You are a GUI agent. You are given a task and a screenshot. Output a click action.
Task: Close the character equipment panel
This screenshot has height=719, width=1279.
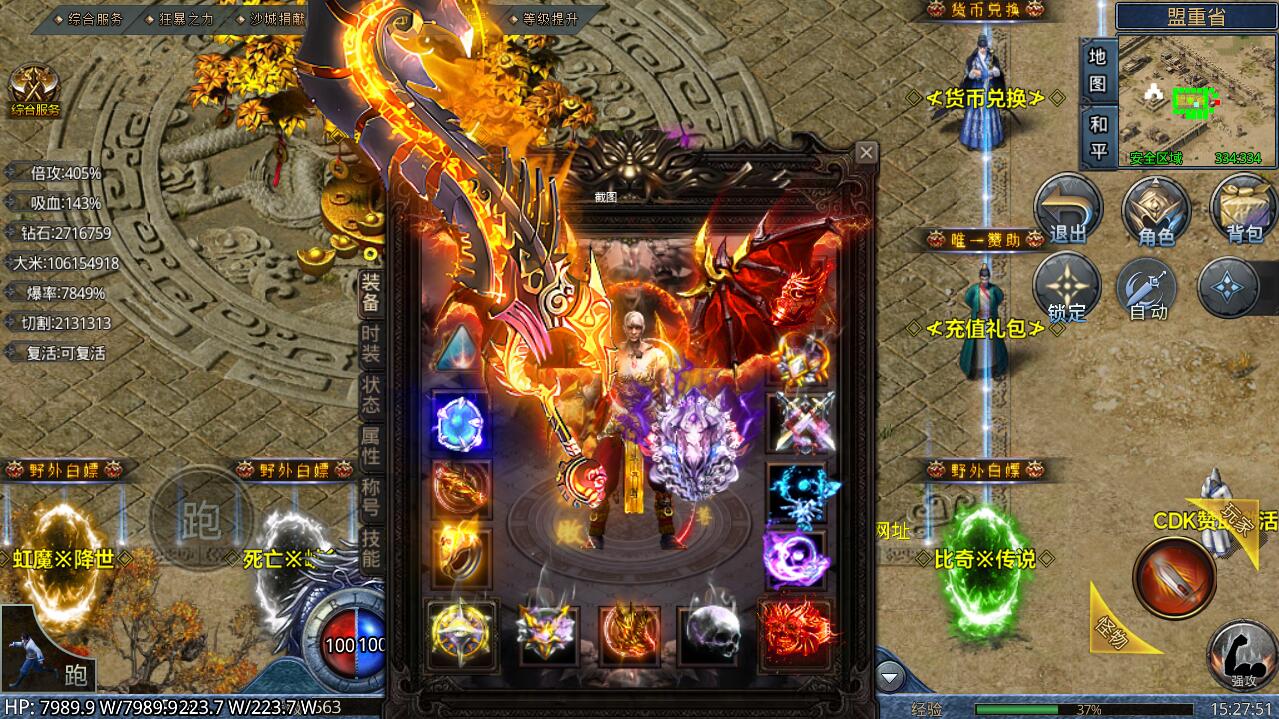tap(866, 152)
